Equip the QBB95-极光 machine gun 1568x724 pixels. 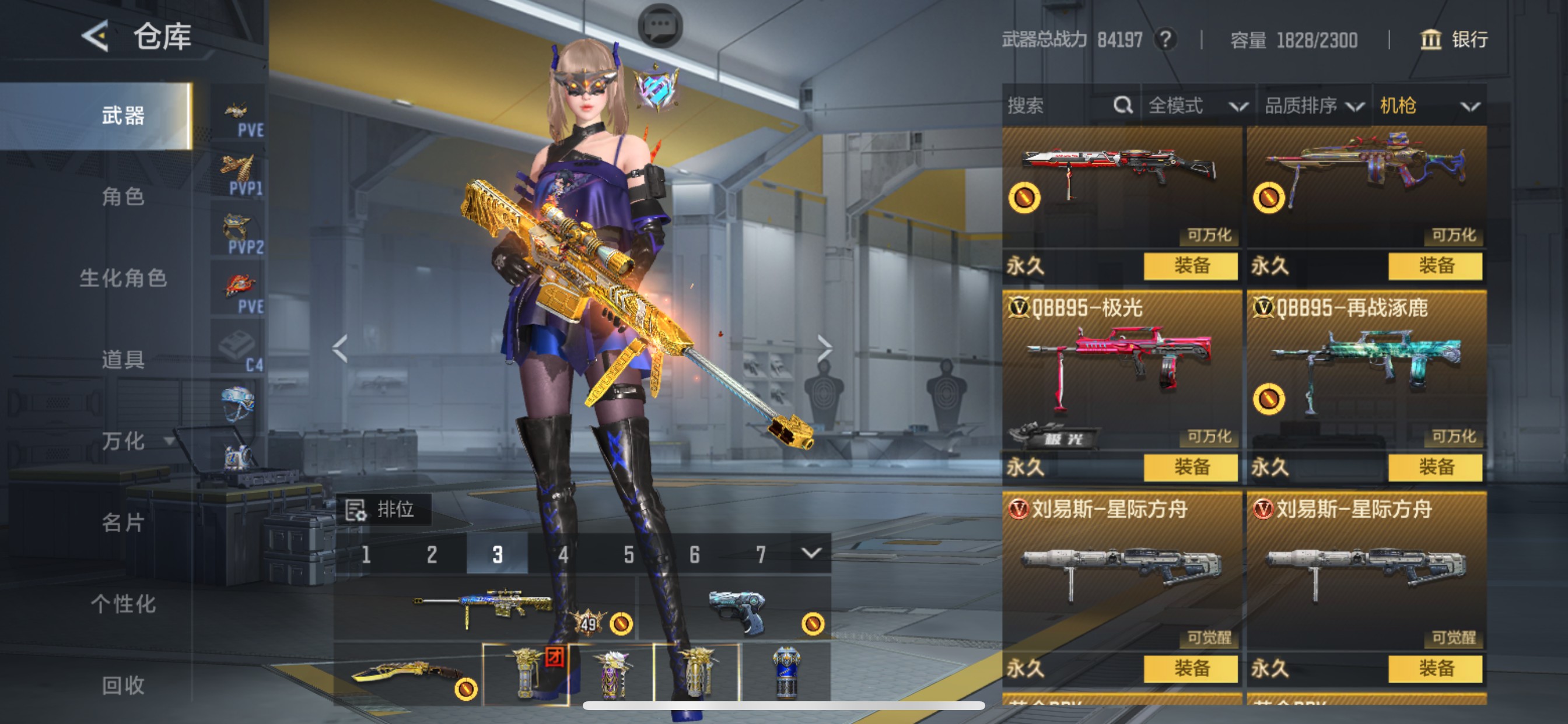click(1190, 468)
